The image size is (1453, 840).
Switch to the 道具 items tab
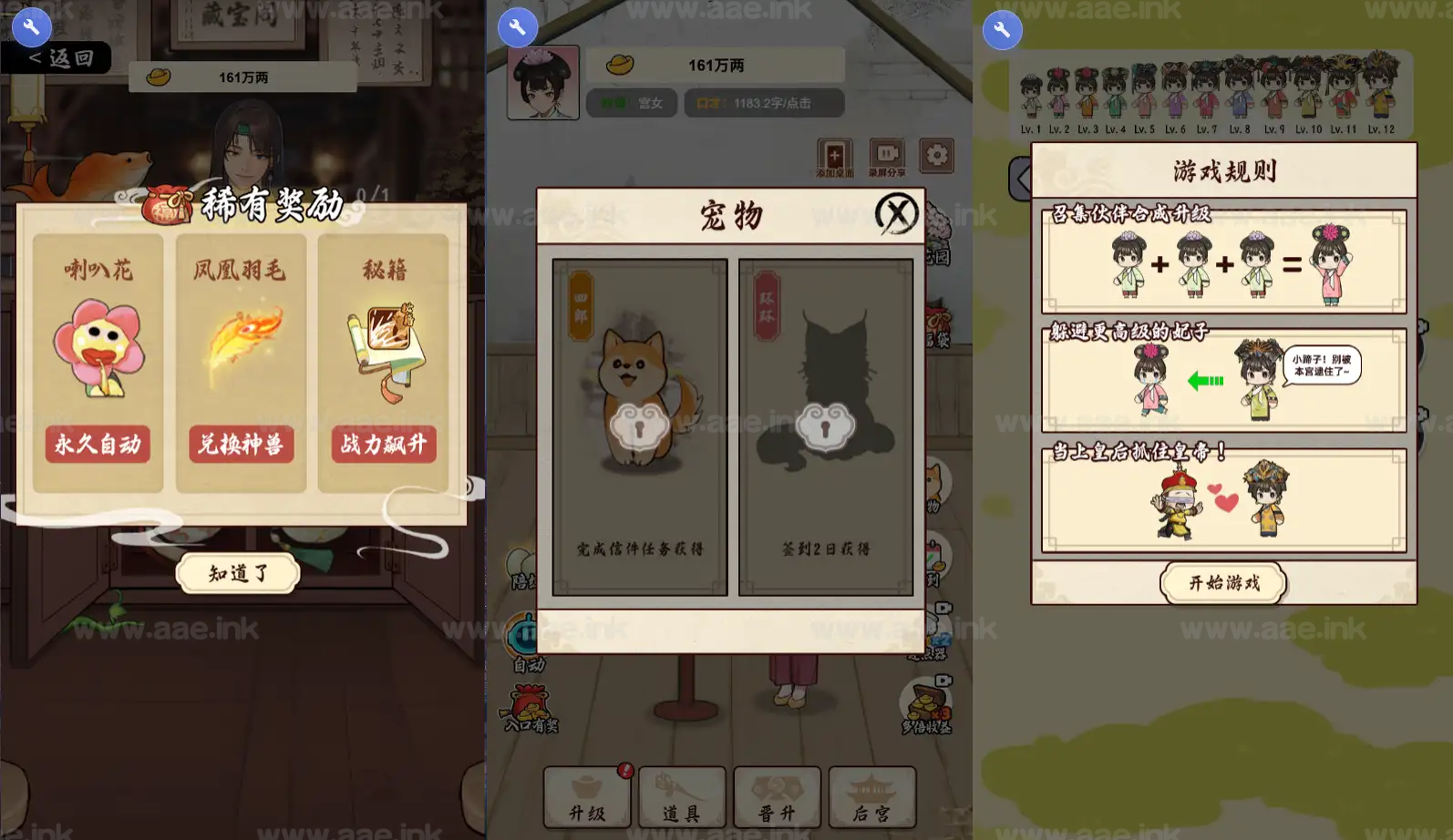point(682,797)
